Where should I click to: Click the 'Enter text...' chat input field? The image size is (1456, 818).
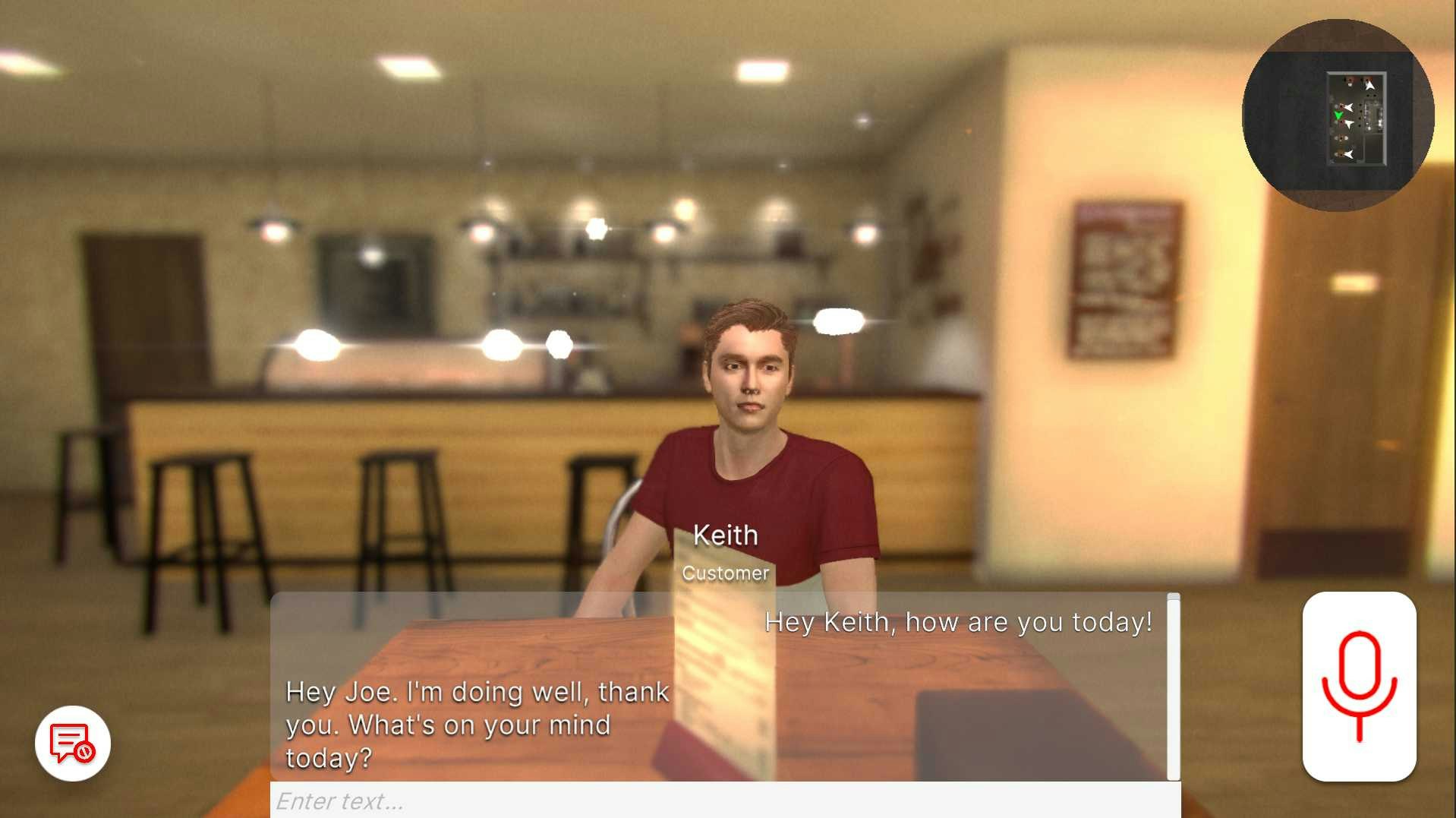(x=725, y=801)
